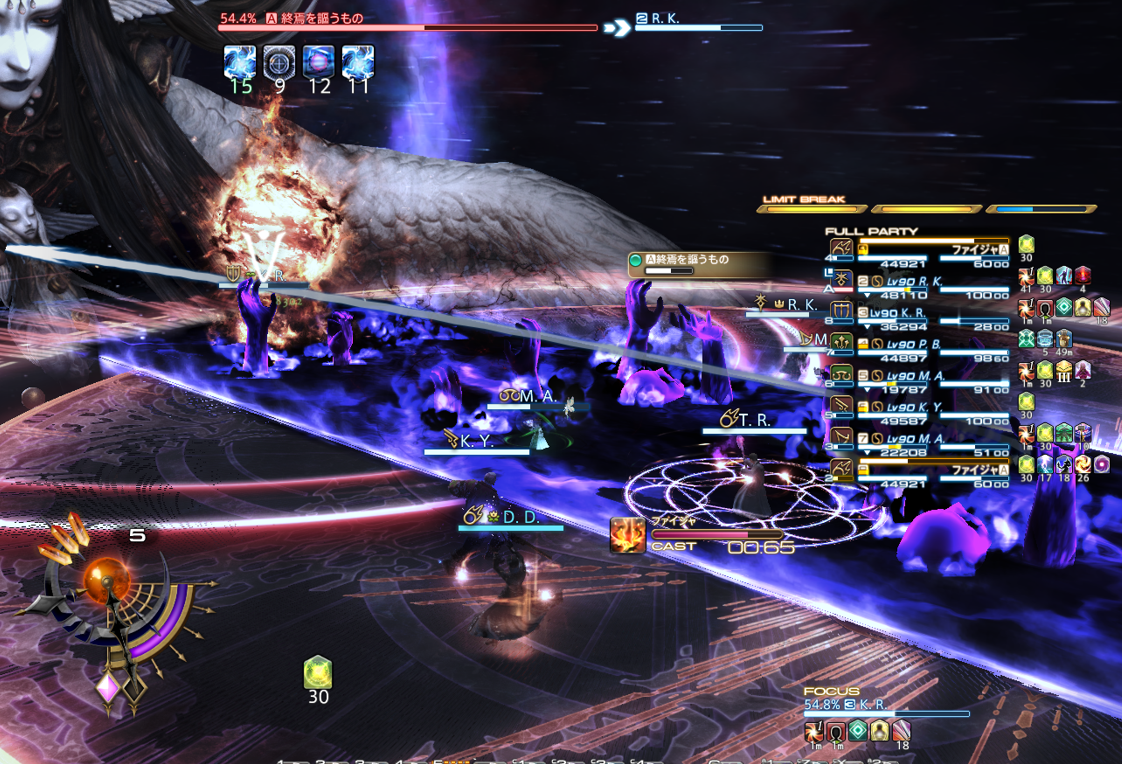Inspect the crosshair debuff icon on the boss

pos(279,62)
